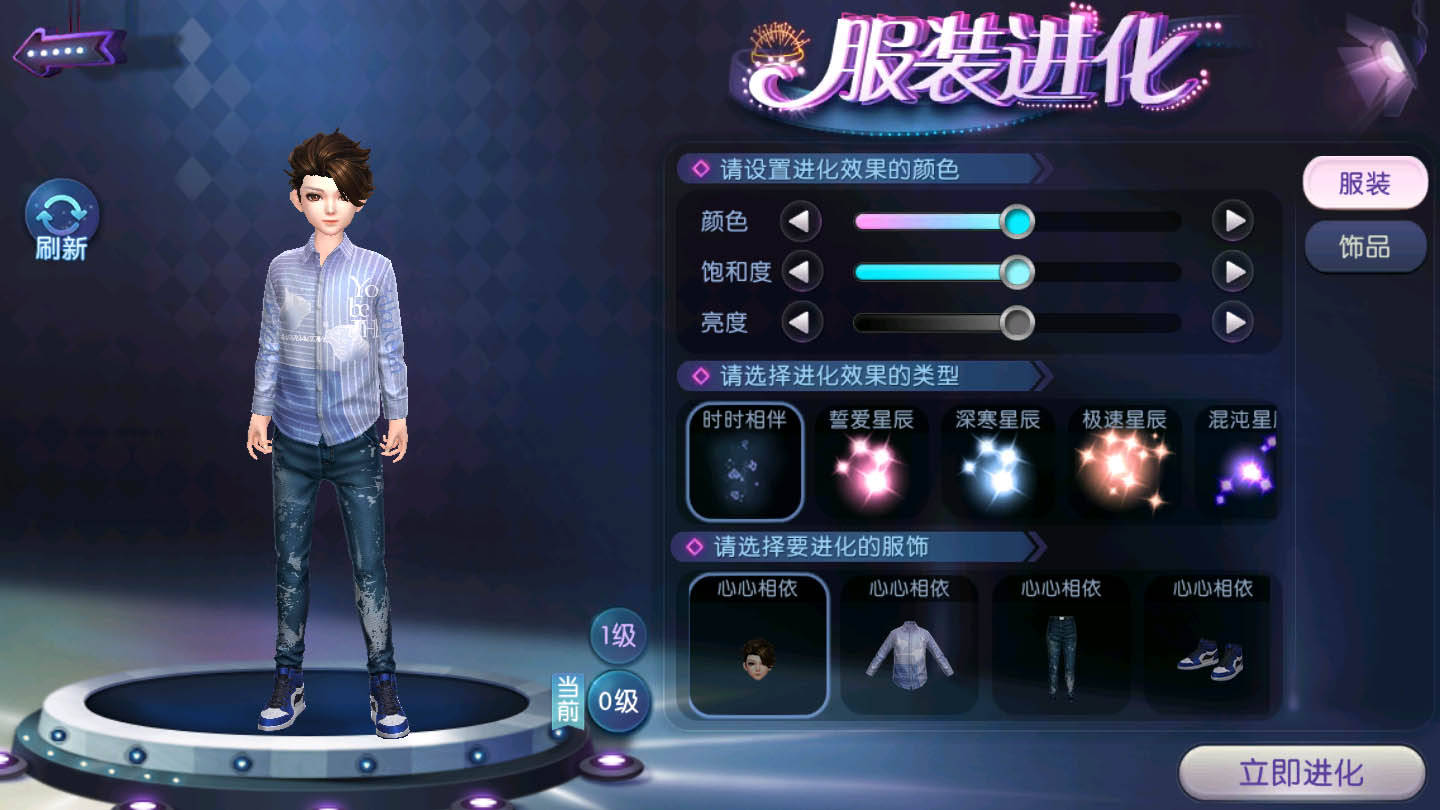Preview the 1级 evolution level
This screenshot has height=810, width=1440.
tap(618, 635)
